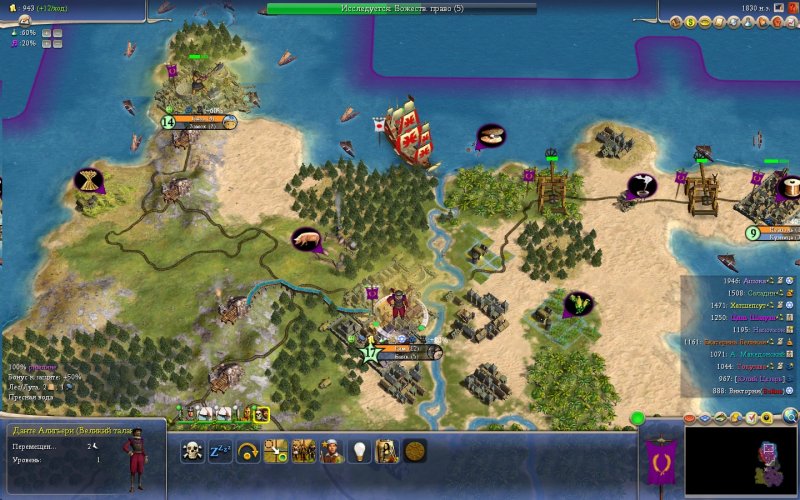Open the financial advisor coin icon
Viewport: 800px width, 500px height.
[x=692, y=21]
